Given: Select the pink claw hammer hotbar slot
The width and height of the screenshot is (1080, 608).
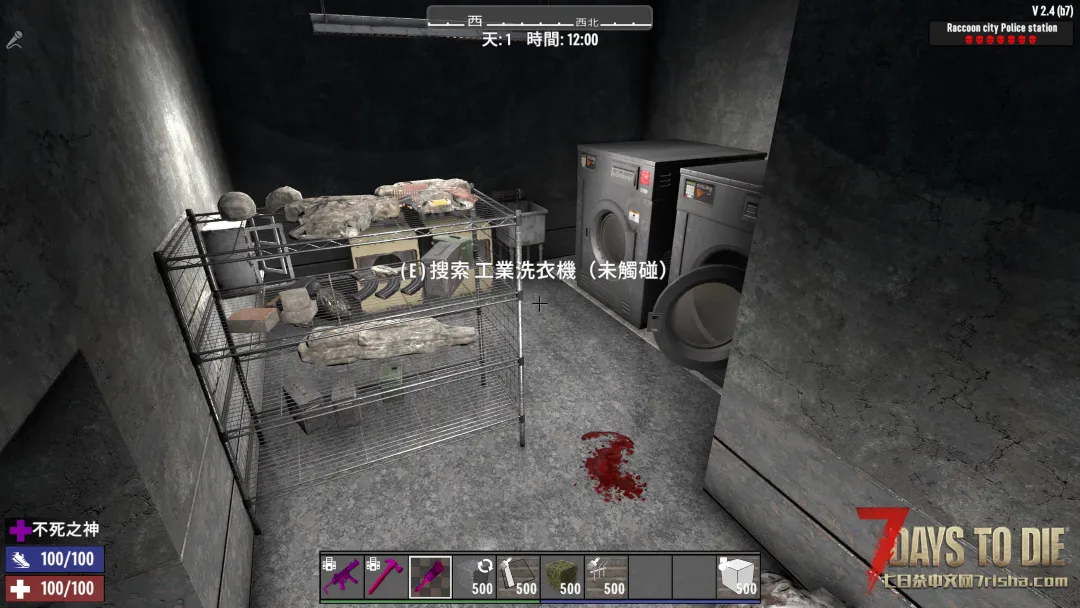Looking at the screenshot, I should [386, 577].
